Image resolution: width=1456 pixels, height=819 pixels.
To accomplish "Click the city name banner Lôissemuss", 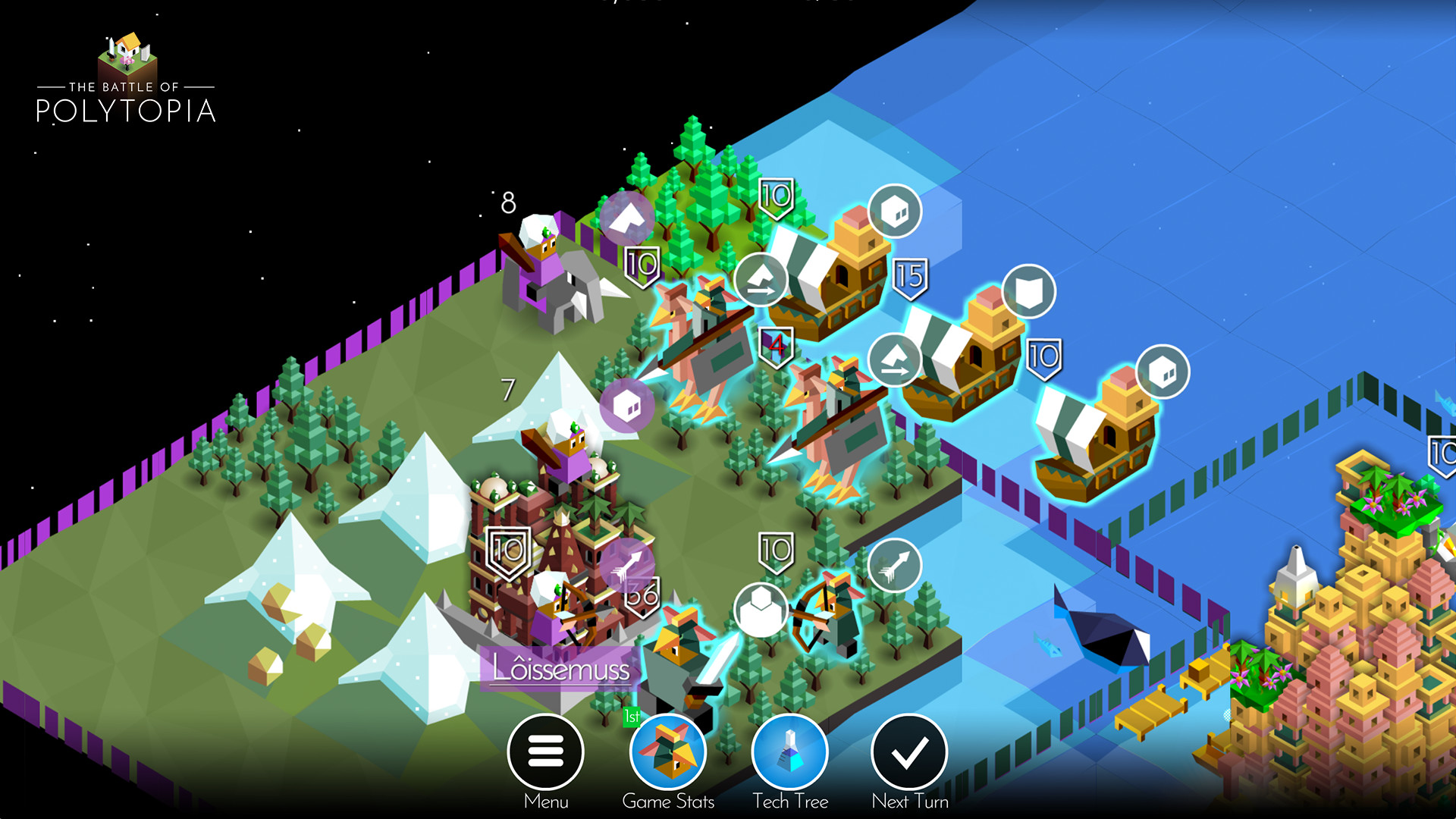I will (560, 670).
